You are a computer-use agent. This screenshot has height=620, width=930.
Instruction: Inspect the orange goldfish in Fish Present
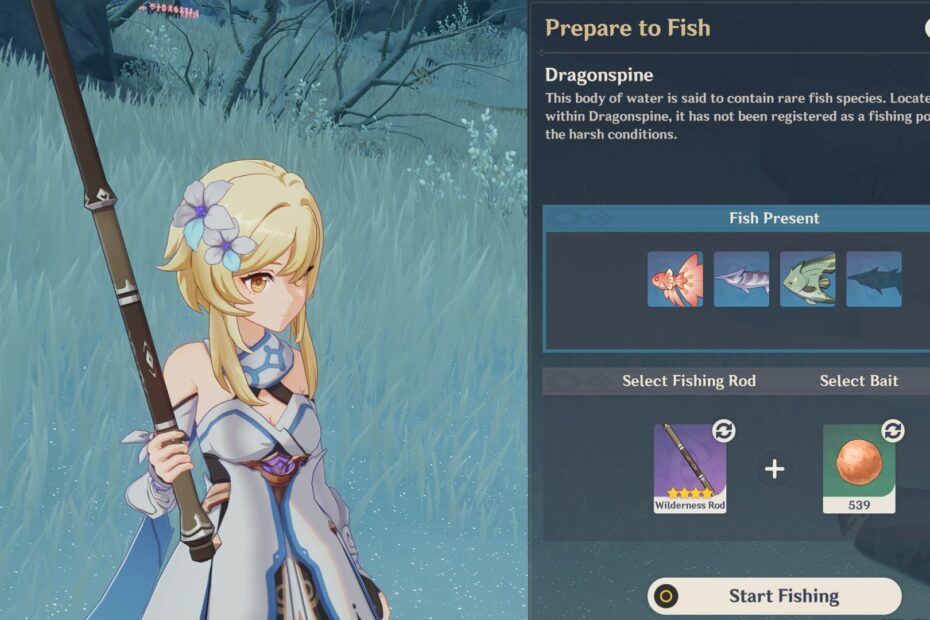675,279
